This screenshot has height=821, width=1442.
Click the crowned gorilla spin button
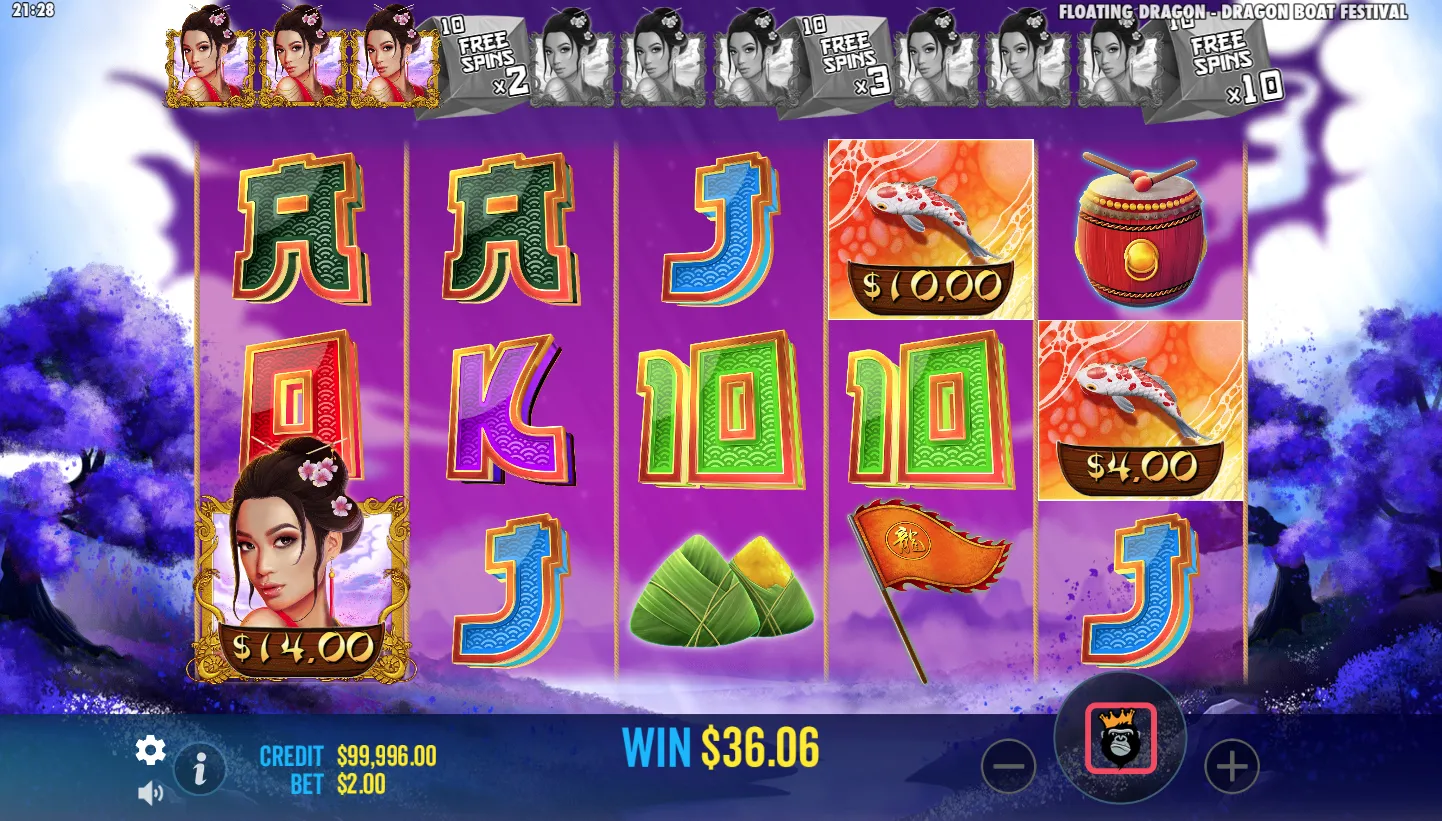coord(1120,739)
